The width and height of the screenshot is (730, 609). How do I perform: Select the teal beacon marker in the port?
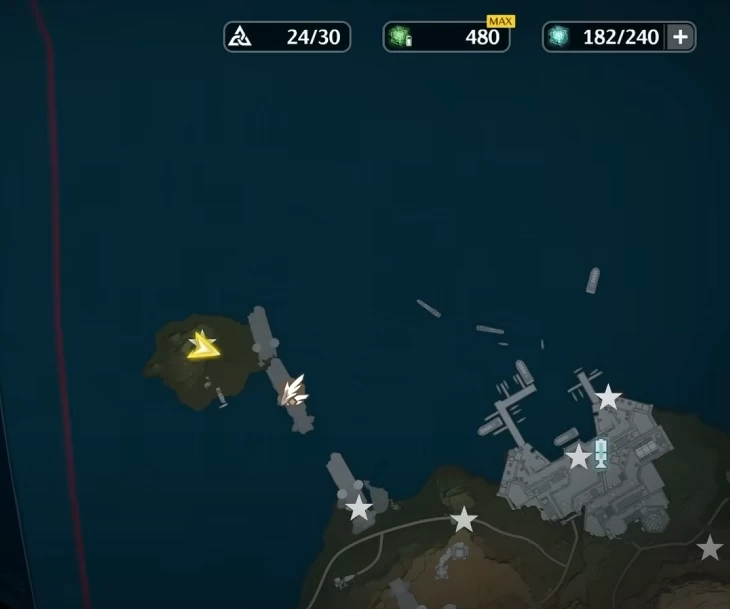[601, 452]
